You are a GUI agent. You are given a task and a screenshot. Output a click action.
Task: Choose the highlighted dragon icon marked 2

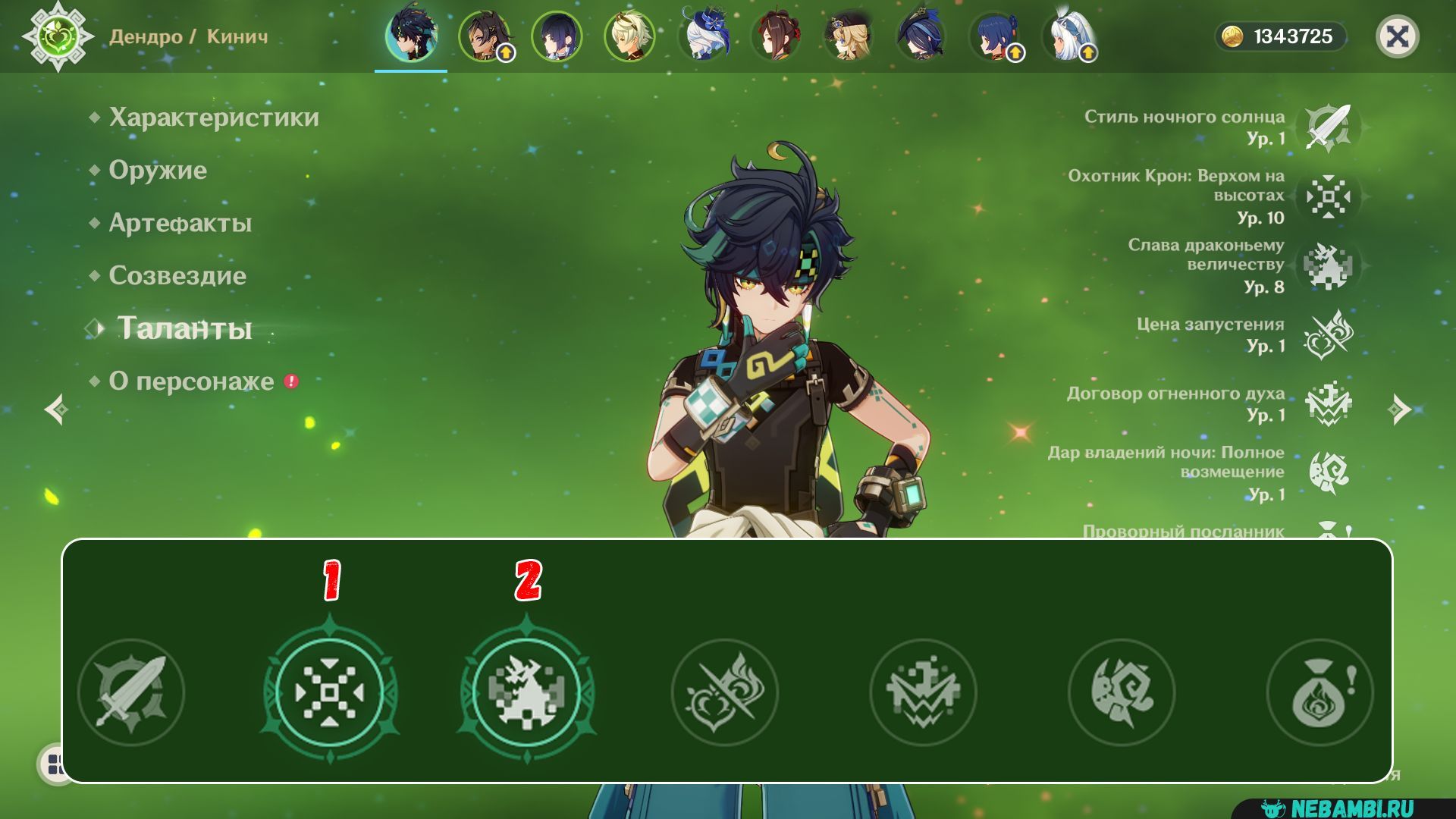527,692
